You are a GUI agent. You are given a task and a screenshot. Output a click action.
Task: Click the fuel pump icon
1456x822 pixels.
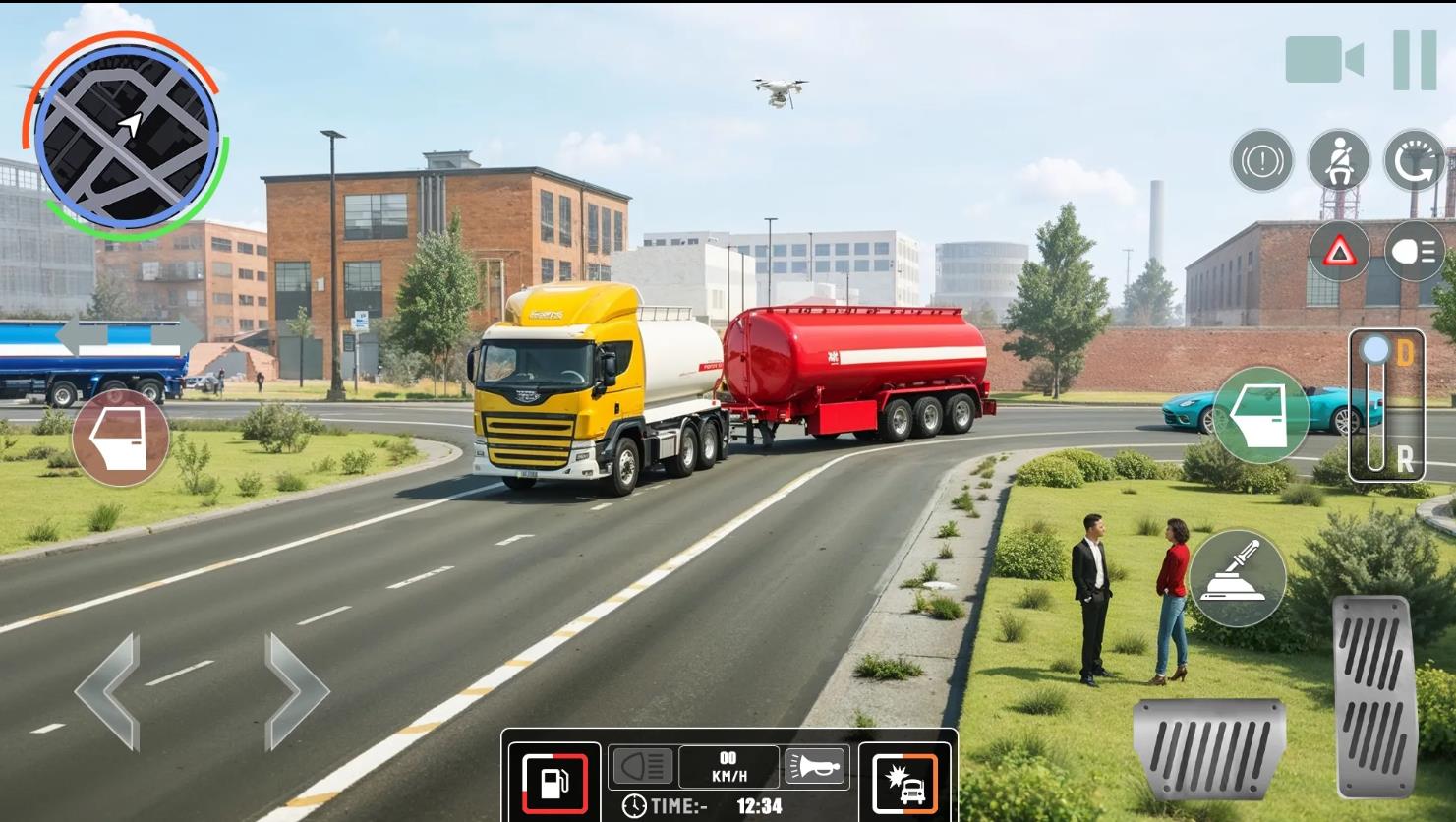click(x=553, y=783)
